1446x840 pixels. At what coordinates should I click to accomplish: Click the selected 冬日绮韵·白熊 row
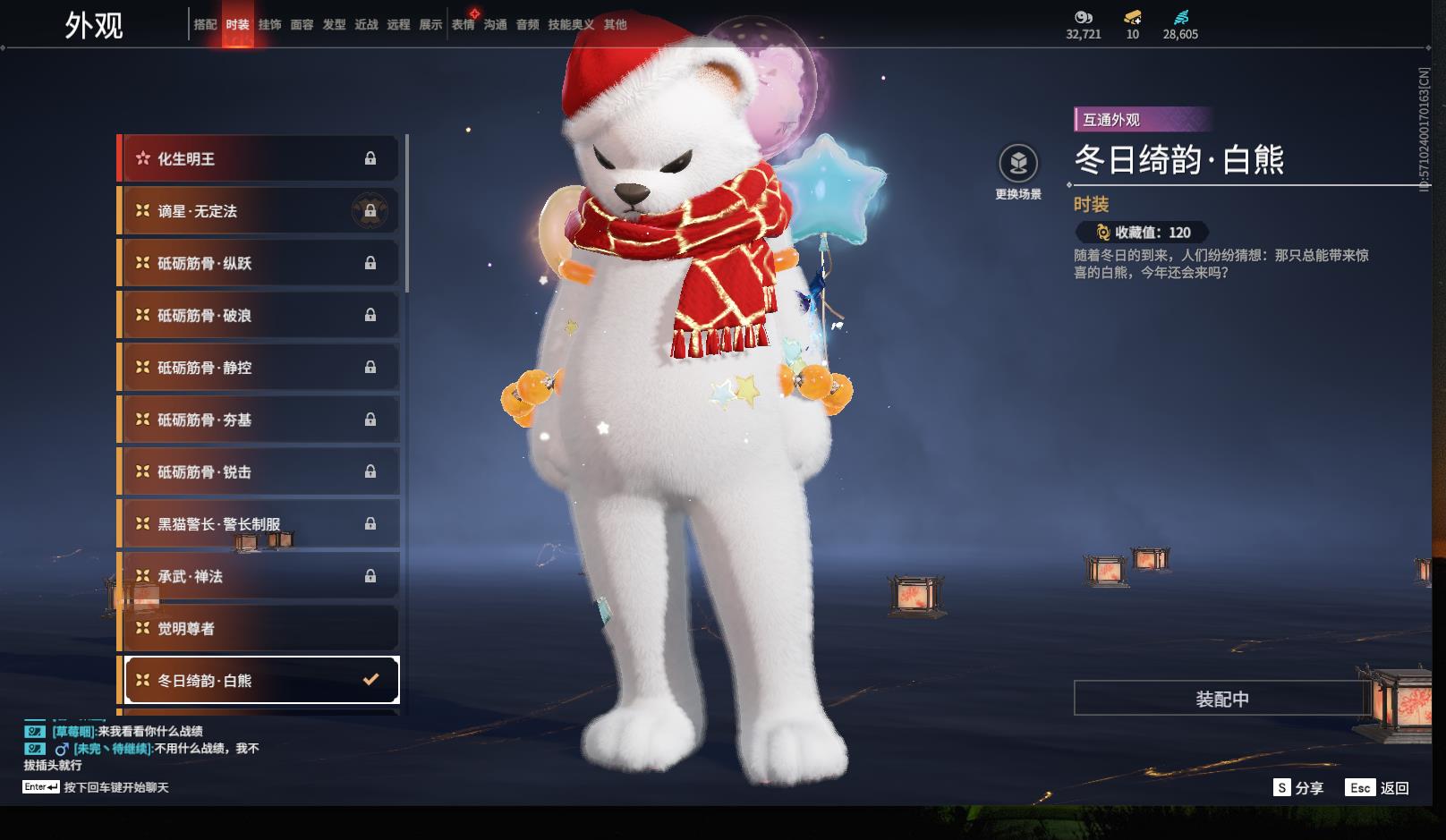click(259, 681)
